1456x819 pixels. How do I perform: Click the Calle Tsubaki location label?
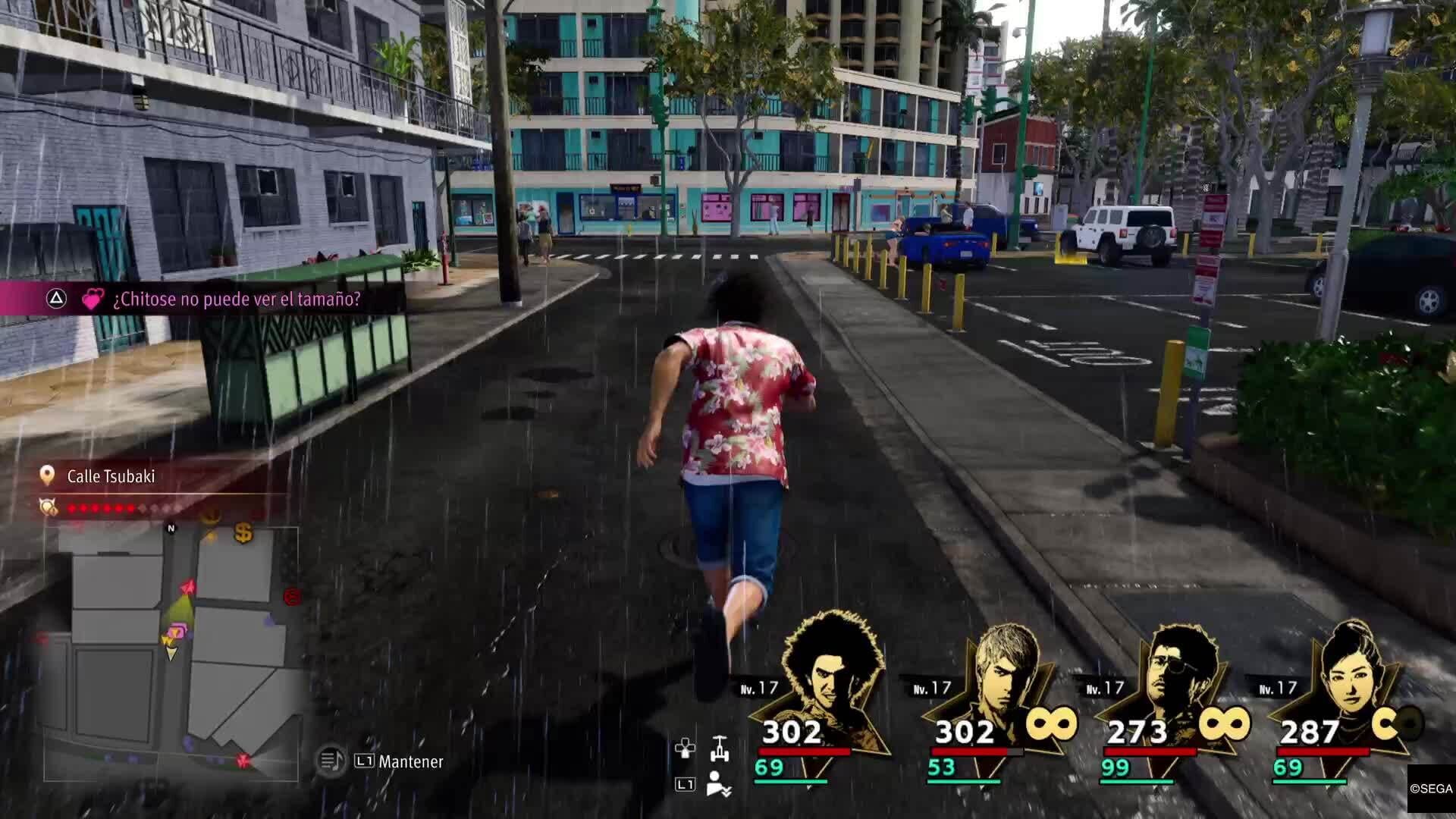coord(111,476)
